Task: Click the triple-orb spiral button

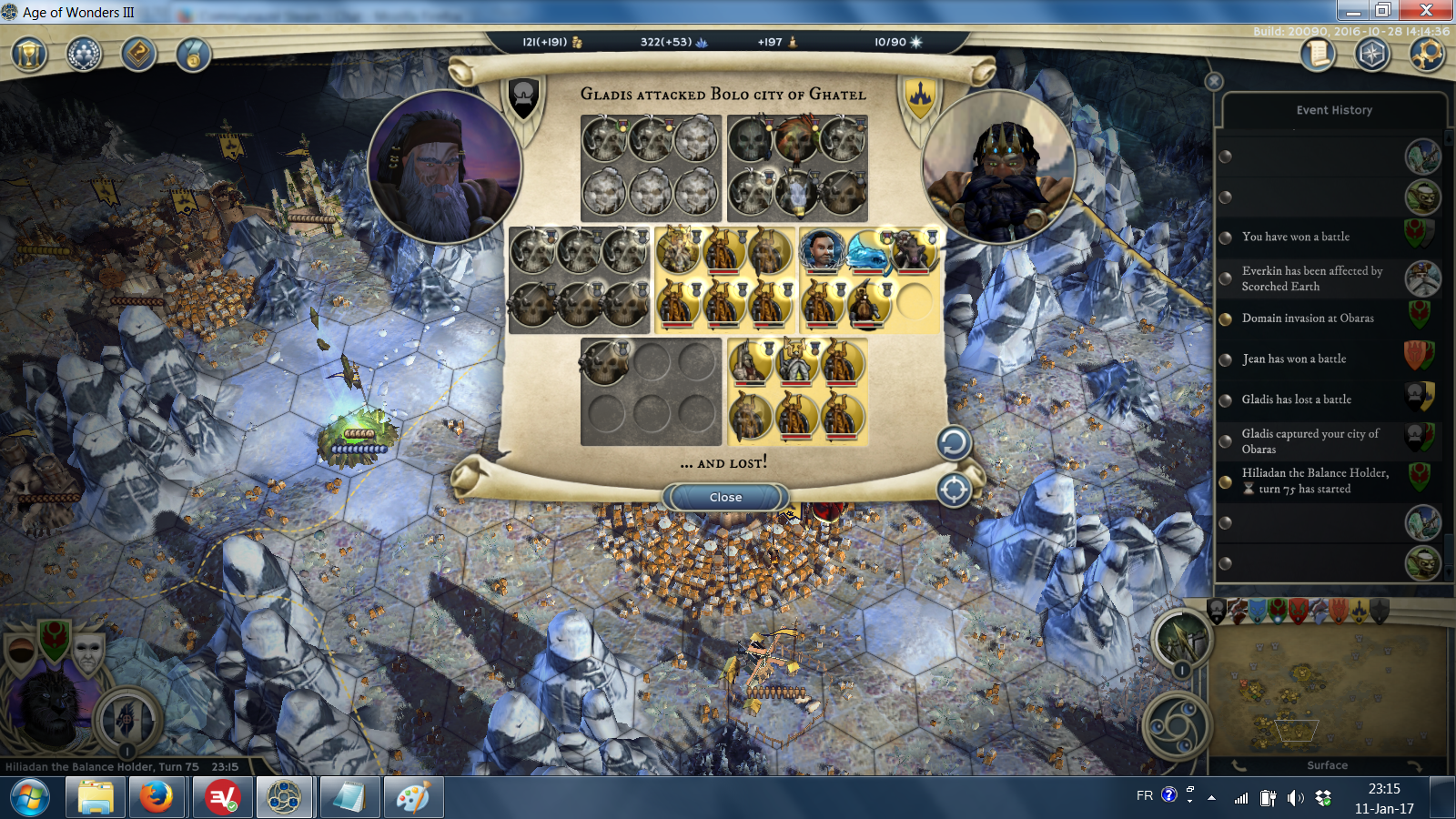Action: [1177, 725]
